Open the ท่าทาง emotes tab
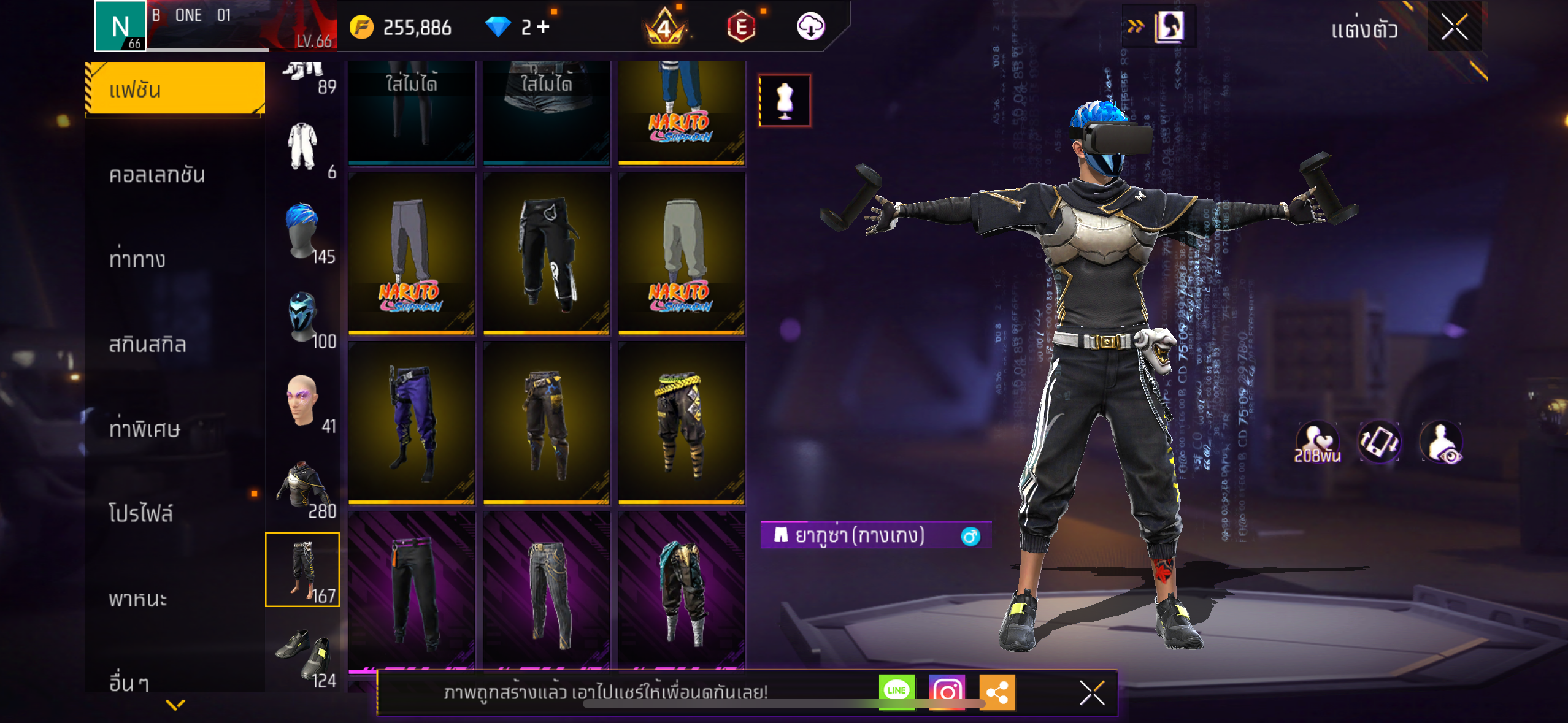Screen dimensions: 1568x723 coord(137,260)
